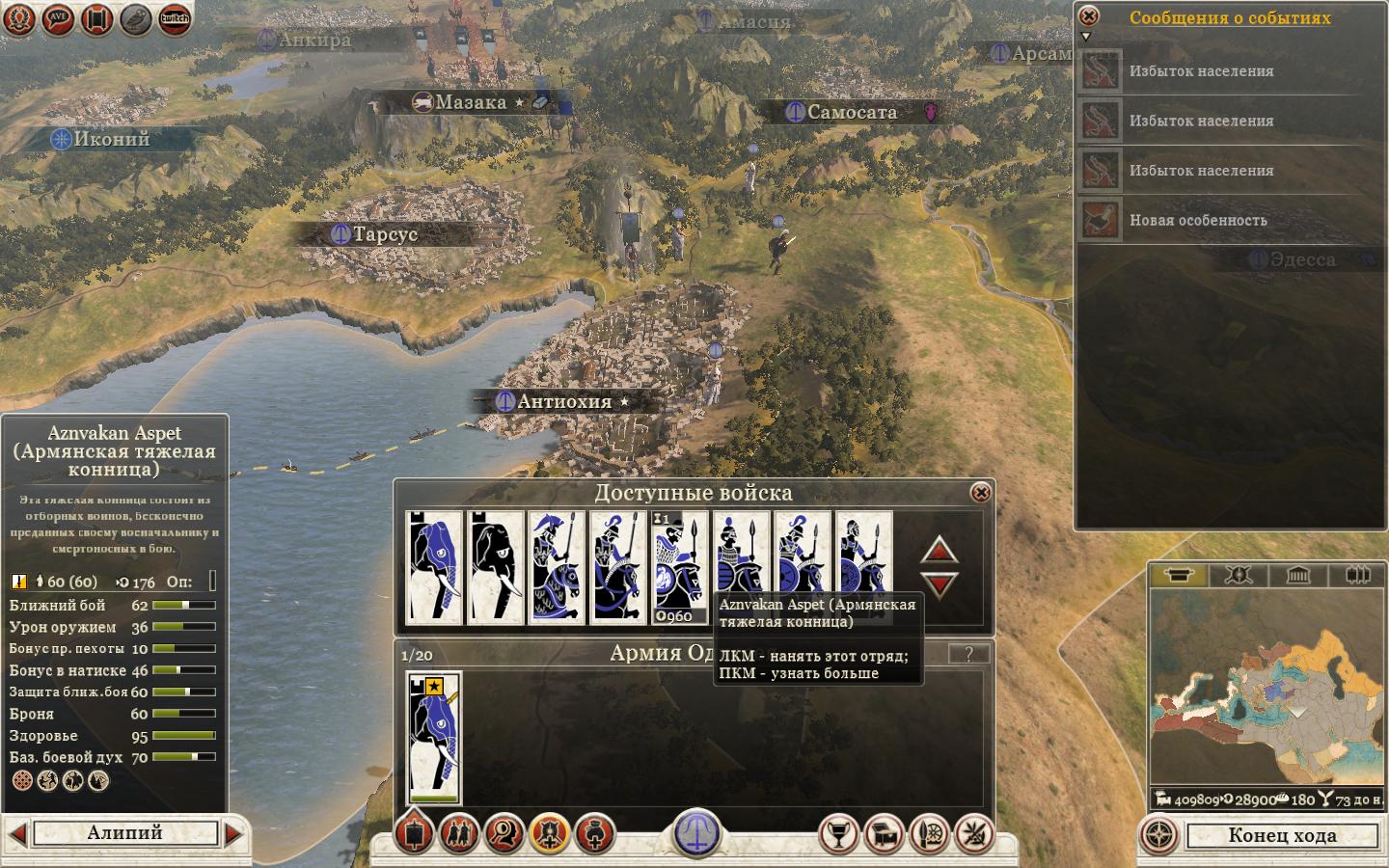The height and width of the screenshot is (868, 1389).
Task: Open the goblet icon button
Action: coord(838,834)
